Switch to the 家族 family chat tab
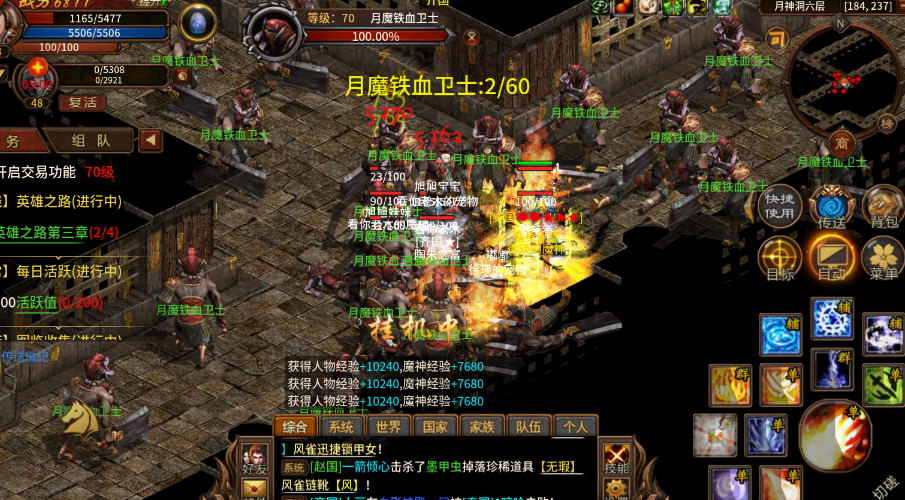905x500 pixels. tap(481, 427)
